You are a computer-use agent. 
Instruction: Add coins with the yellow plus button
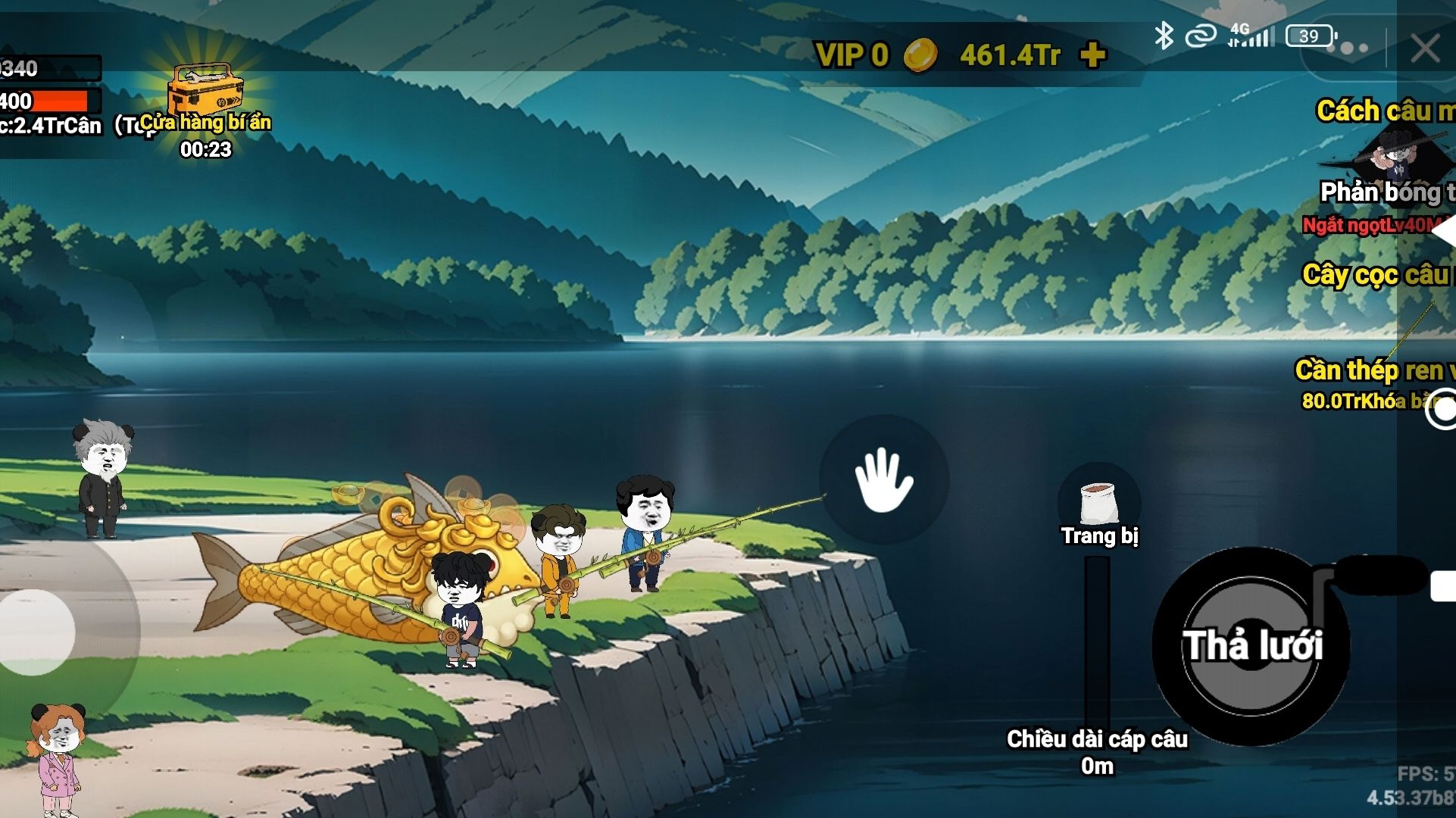click(1092, 55)
